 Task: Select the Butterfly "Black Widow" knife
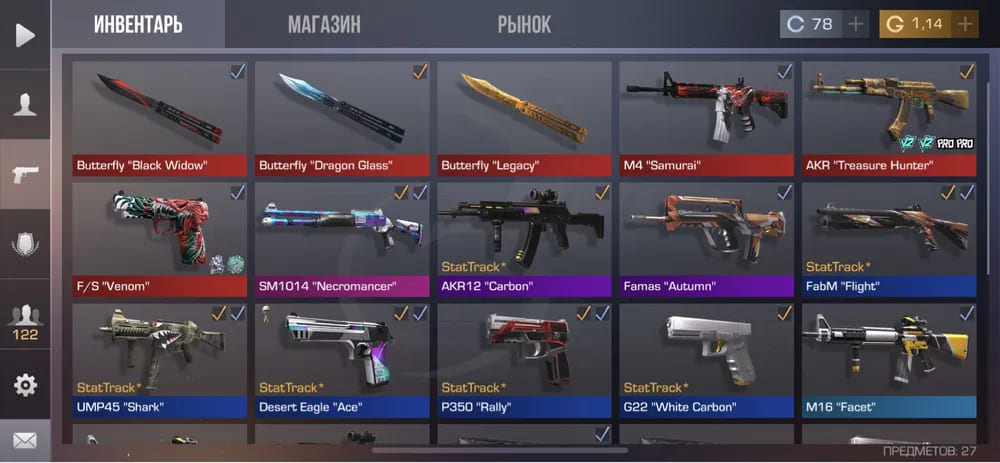160,118
